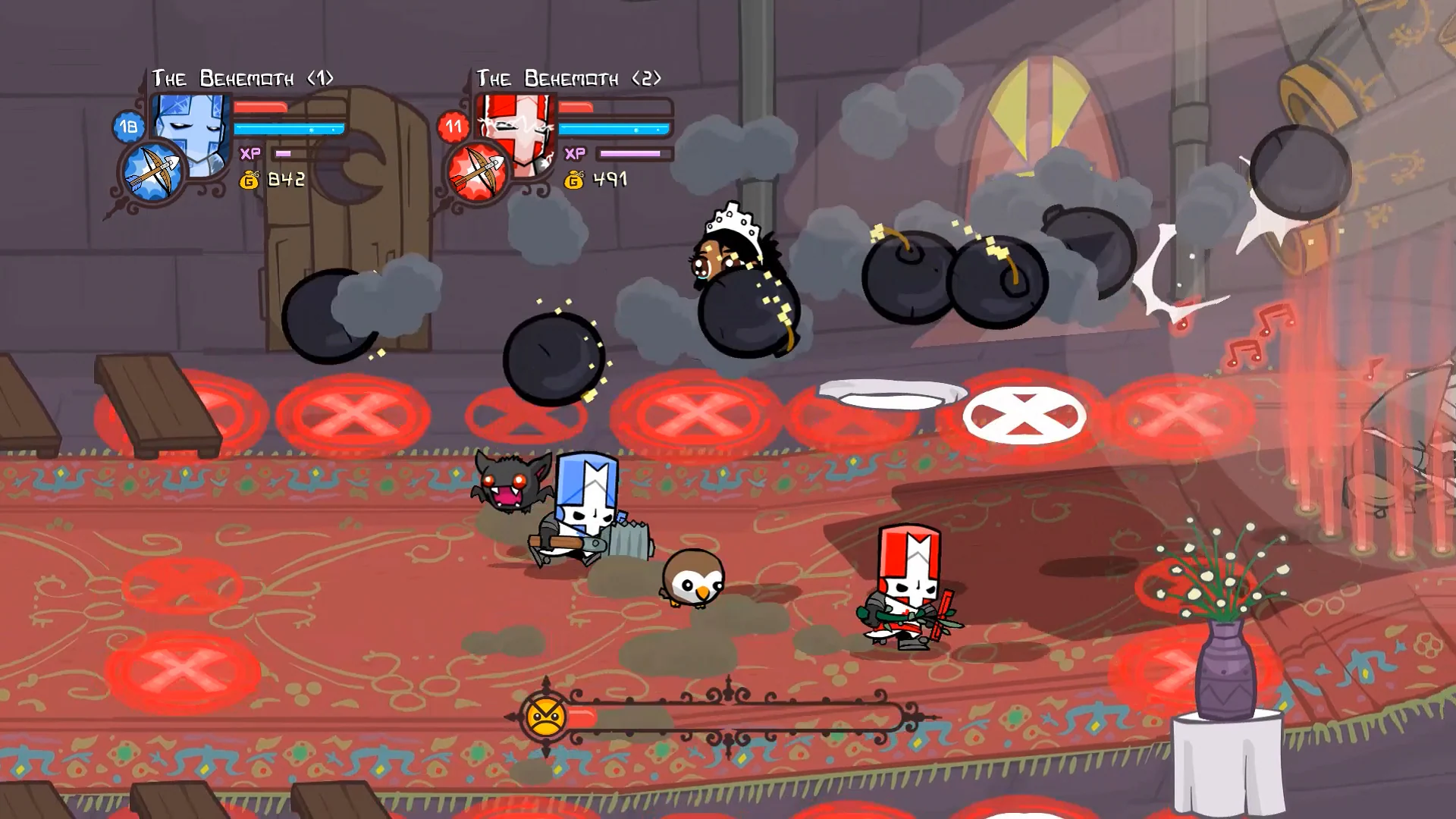Click The Behemoth (2) player name label
1456x819 pixels.
[x=569, y=76]
